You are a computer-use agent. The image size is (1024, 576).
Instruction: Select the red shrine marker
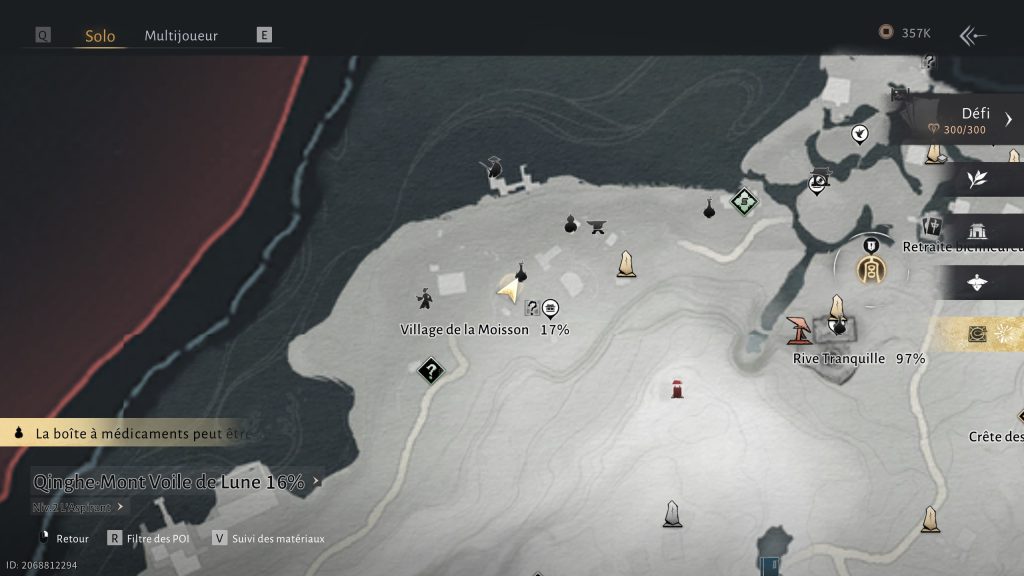pos(678,389)
